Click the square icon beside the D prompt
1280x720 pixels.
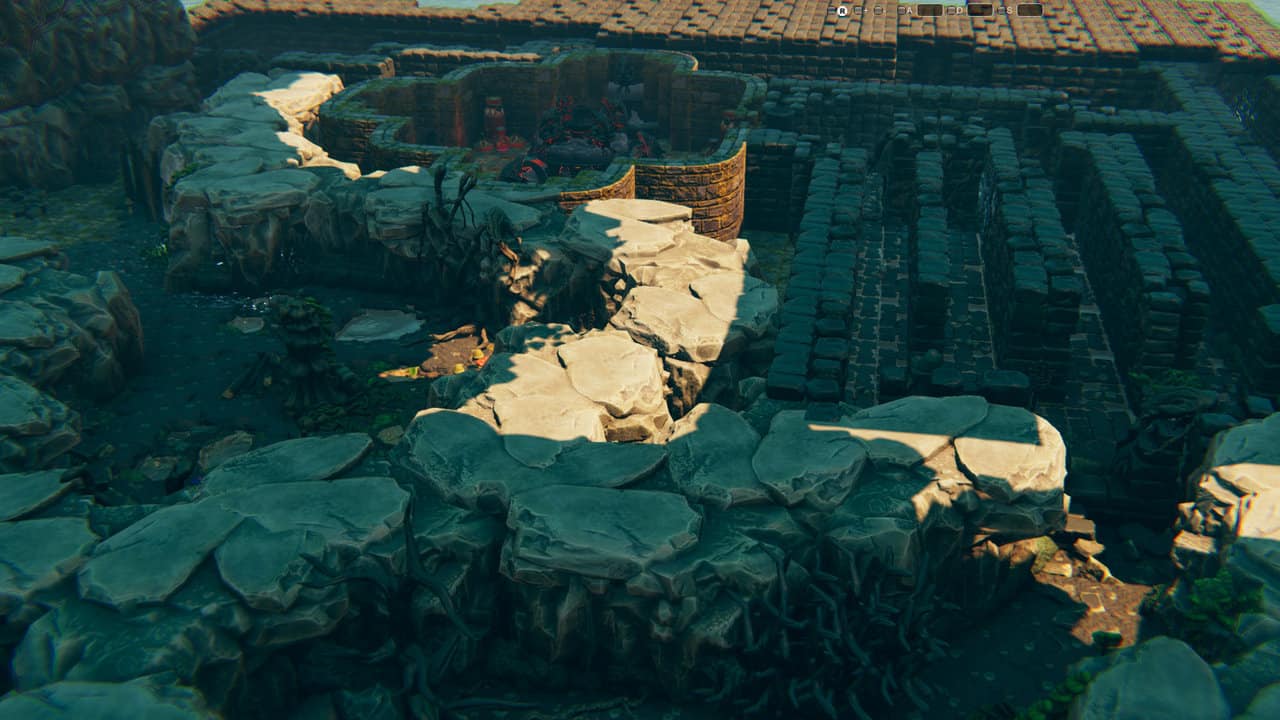(950, 10)
